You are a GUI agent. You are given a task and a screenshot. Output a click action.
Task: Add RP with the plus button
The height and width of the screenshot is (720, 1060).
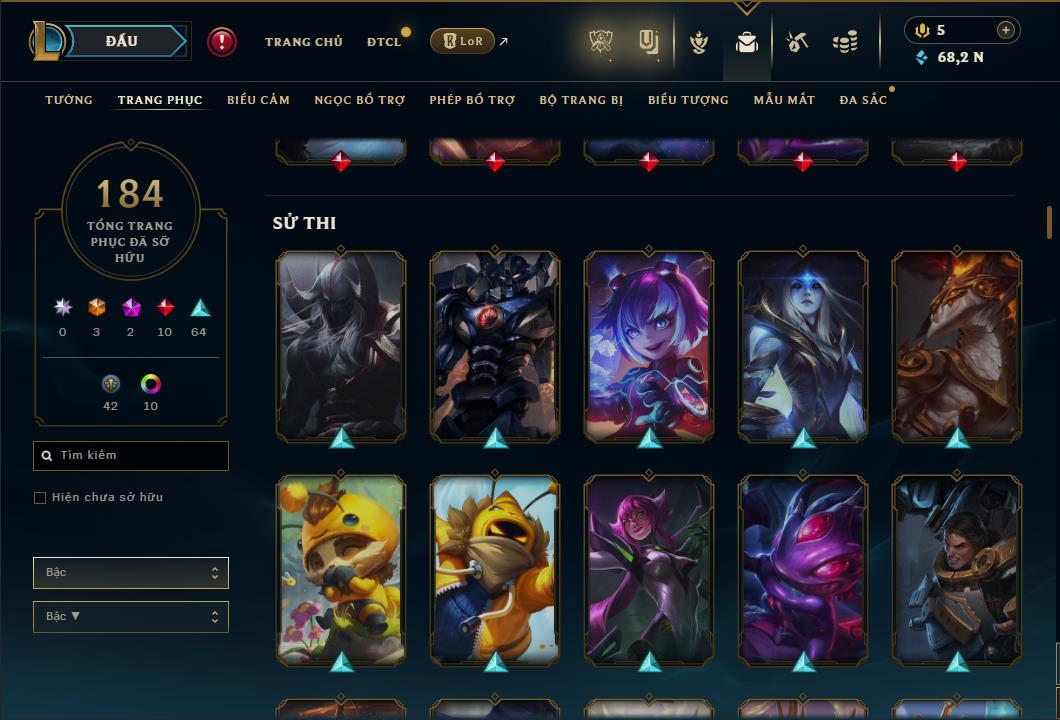click(1005, 30)
